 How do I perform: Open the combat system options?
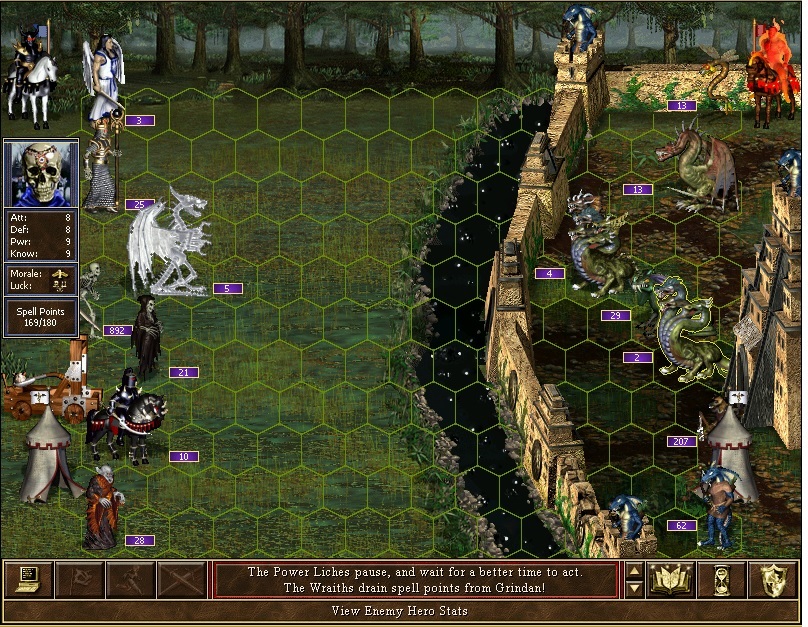click(x=29, y=579)
